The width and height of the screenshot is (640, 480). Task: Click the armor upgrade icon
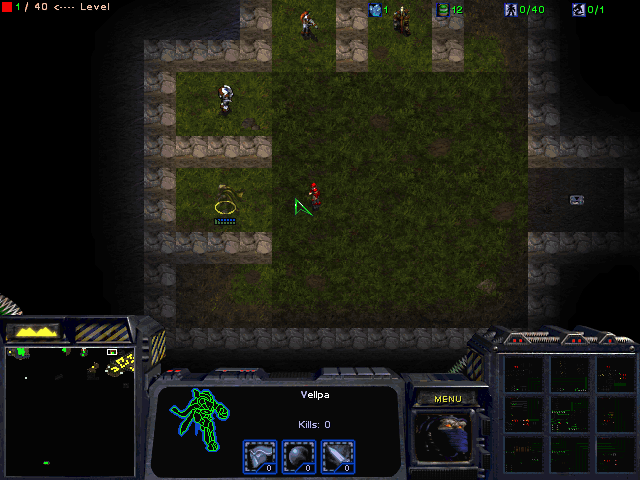pyautogui.click(x=259, y=455)
